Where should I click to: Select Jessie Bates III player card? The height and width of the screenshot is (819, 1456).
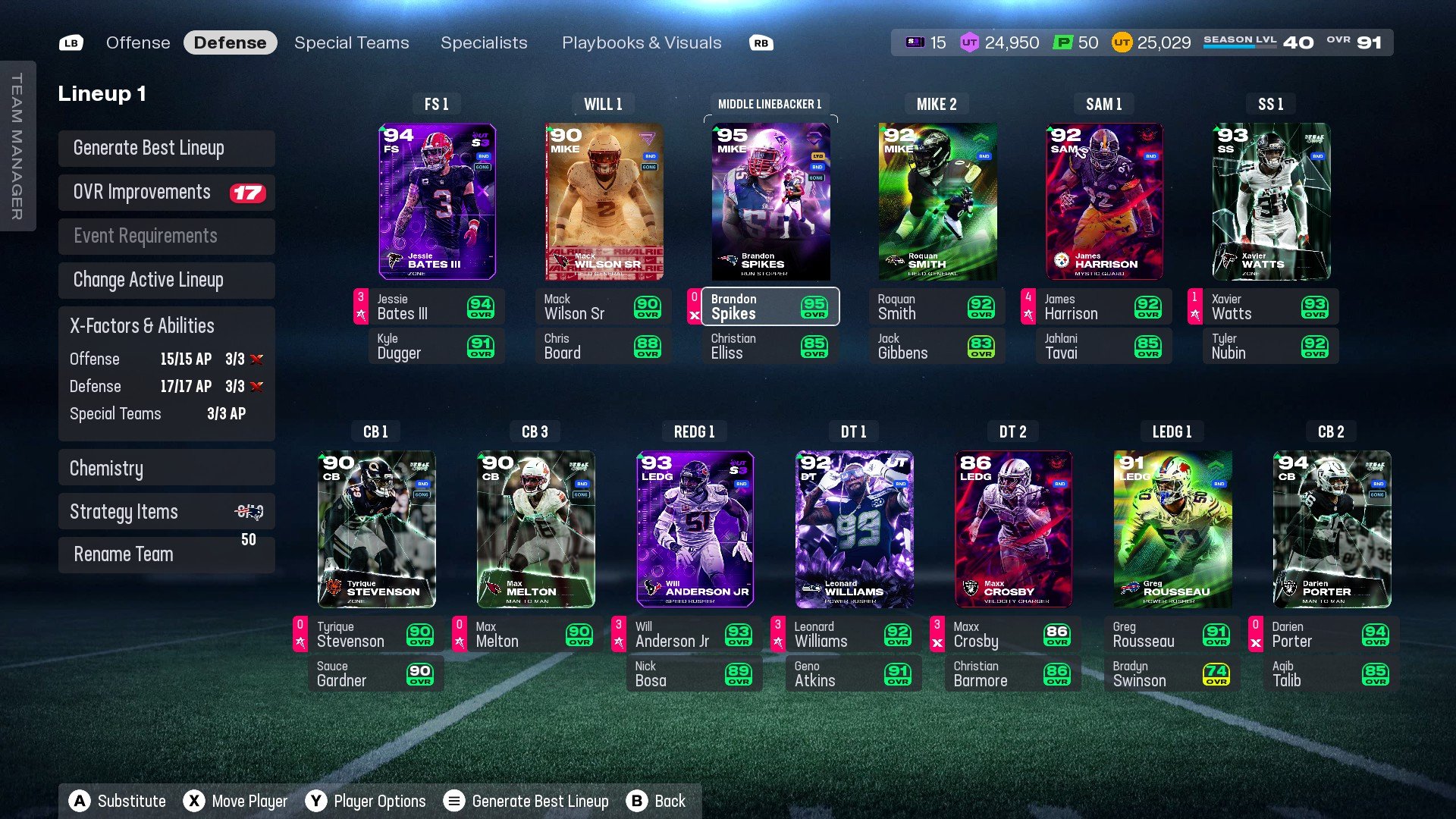click(437, 202)
